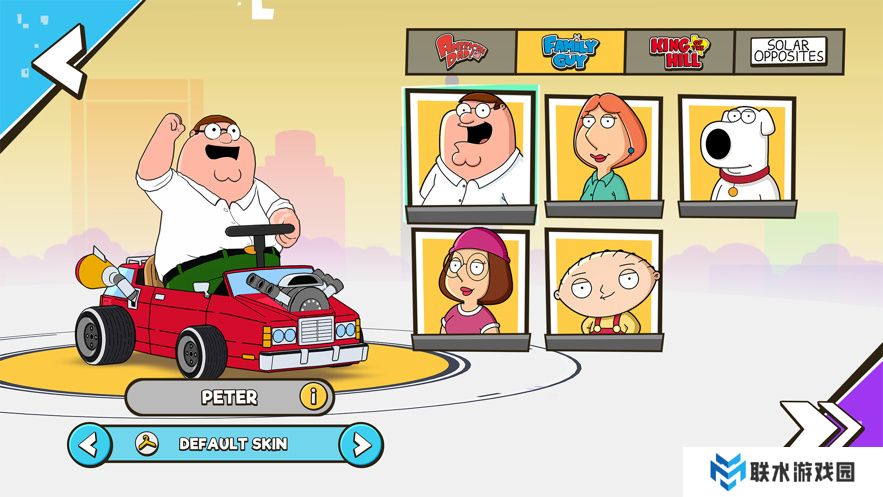Choose the Solar Opposites tab
This screenshot has width=883, height=497.
click(x=789, y=50)
